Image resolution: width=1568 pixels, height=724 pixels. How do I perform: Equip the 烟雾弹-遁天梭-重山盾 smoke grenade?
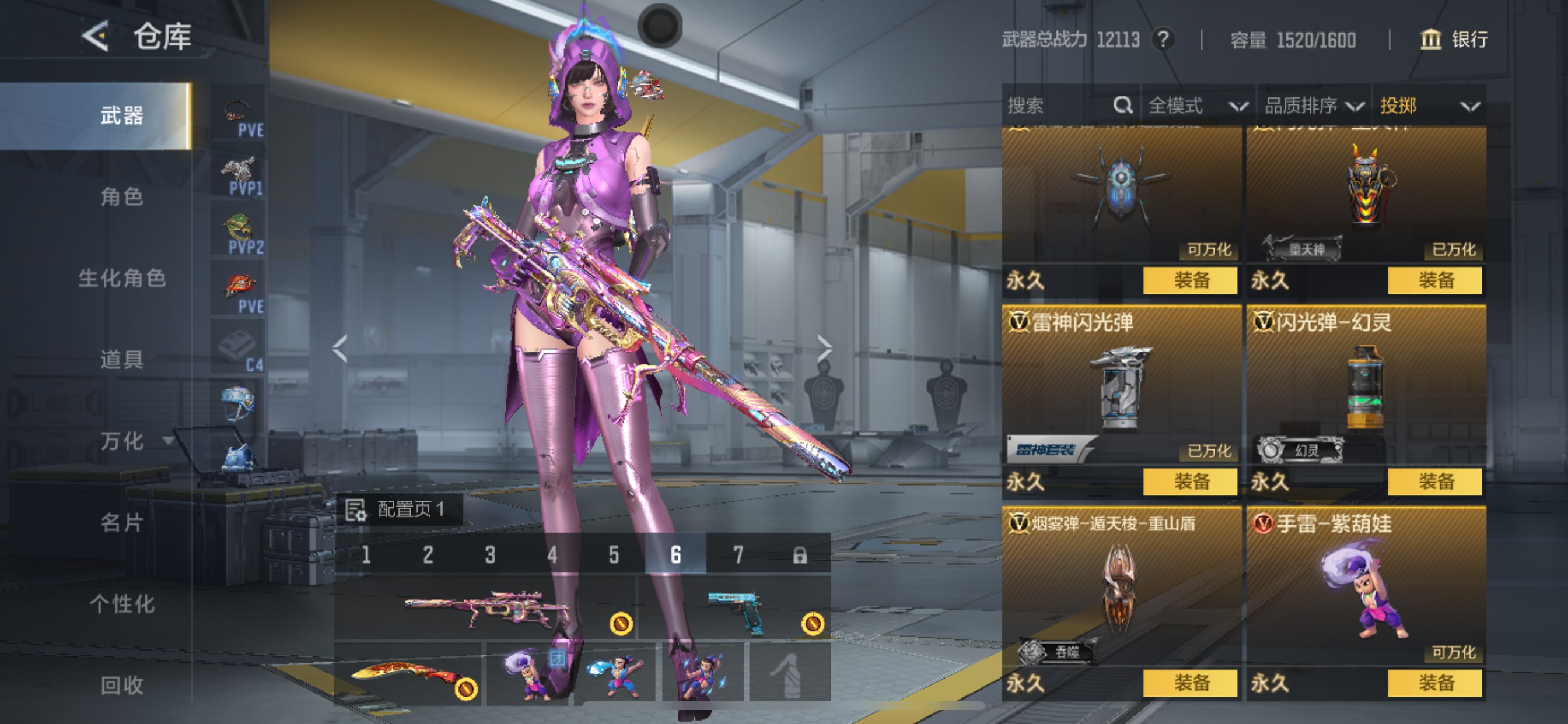coord(1190,683)
